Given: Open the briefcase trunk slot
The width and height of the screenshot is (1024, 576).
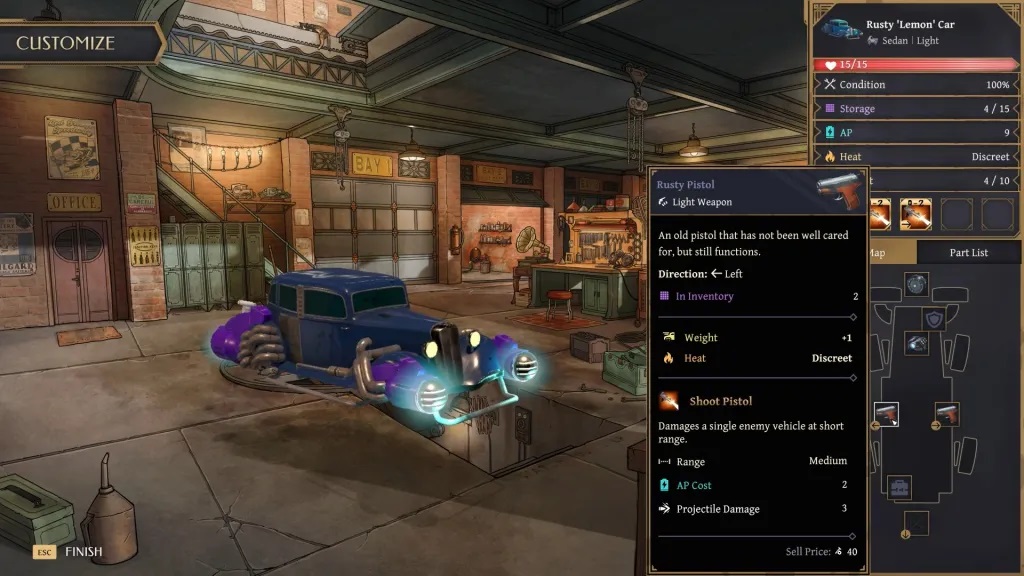Looking at the screenshot, I should click(900, 487).
